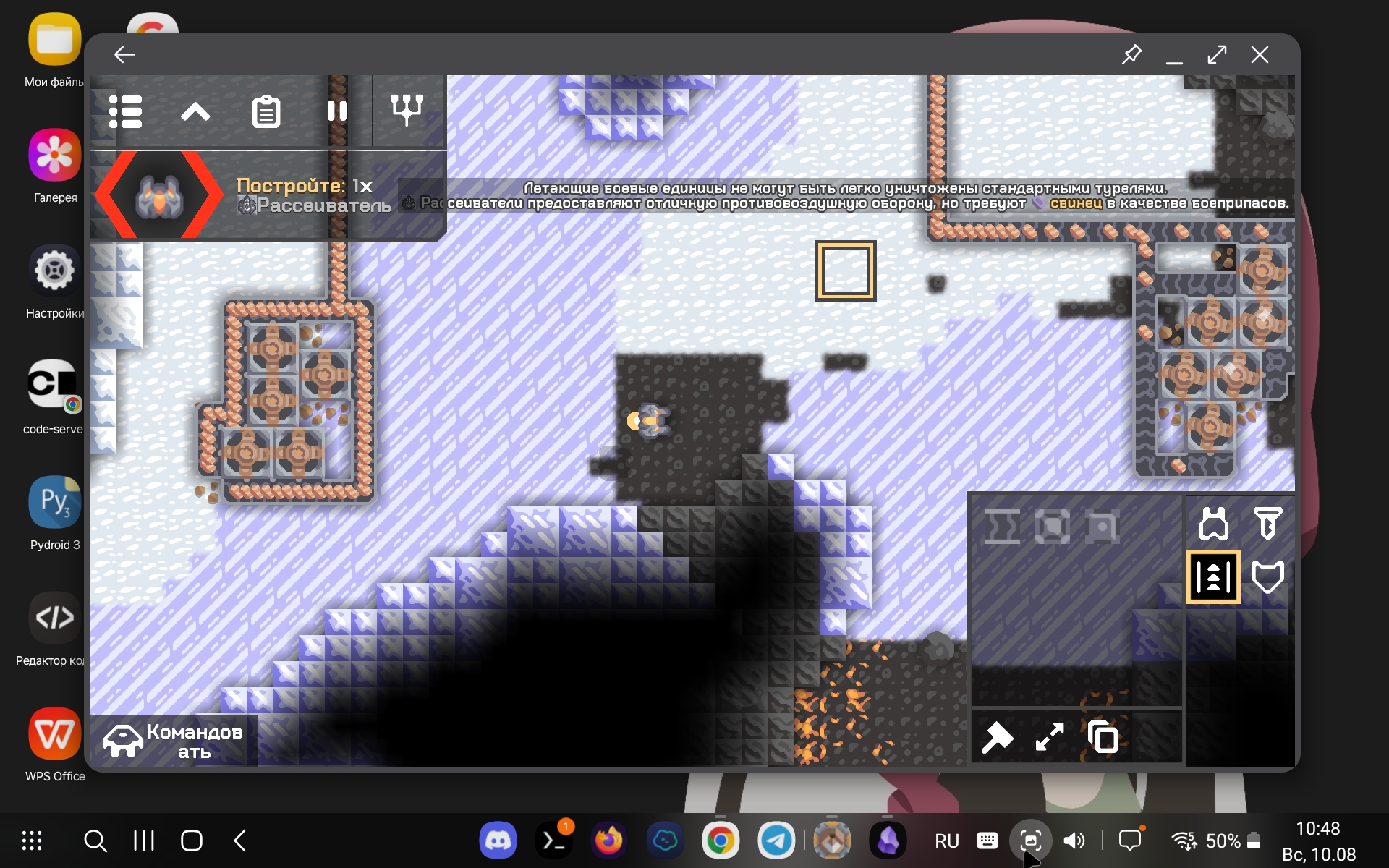This screenshot has width=1389, height=868.
Task: Click the Построить: 1x objective text
Action: pyautogui.click(x=304, y=186)
